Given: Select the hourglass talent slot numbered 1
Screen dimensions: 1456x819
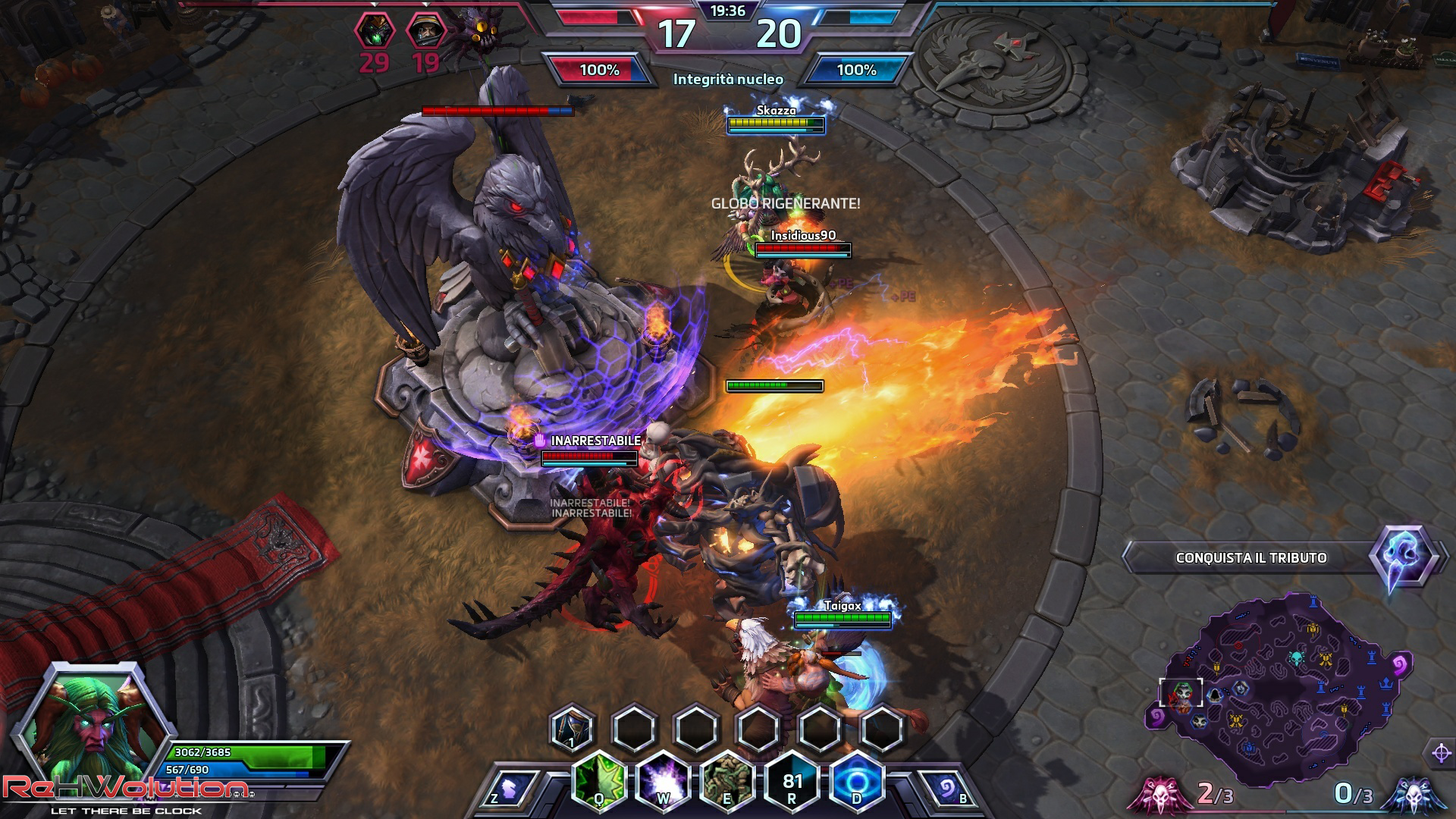Looking at the screenshot, I should click(572, 728).
